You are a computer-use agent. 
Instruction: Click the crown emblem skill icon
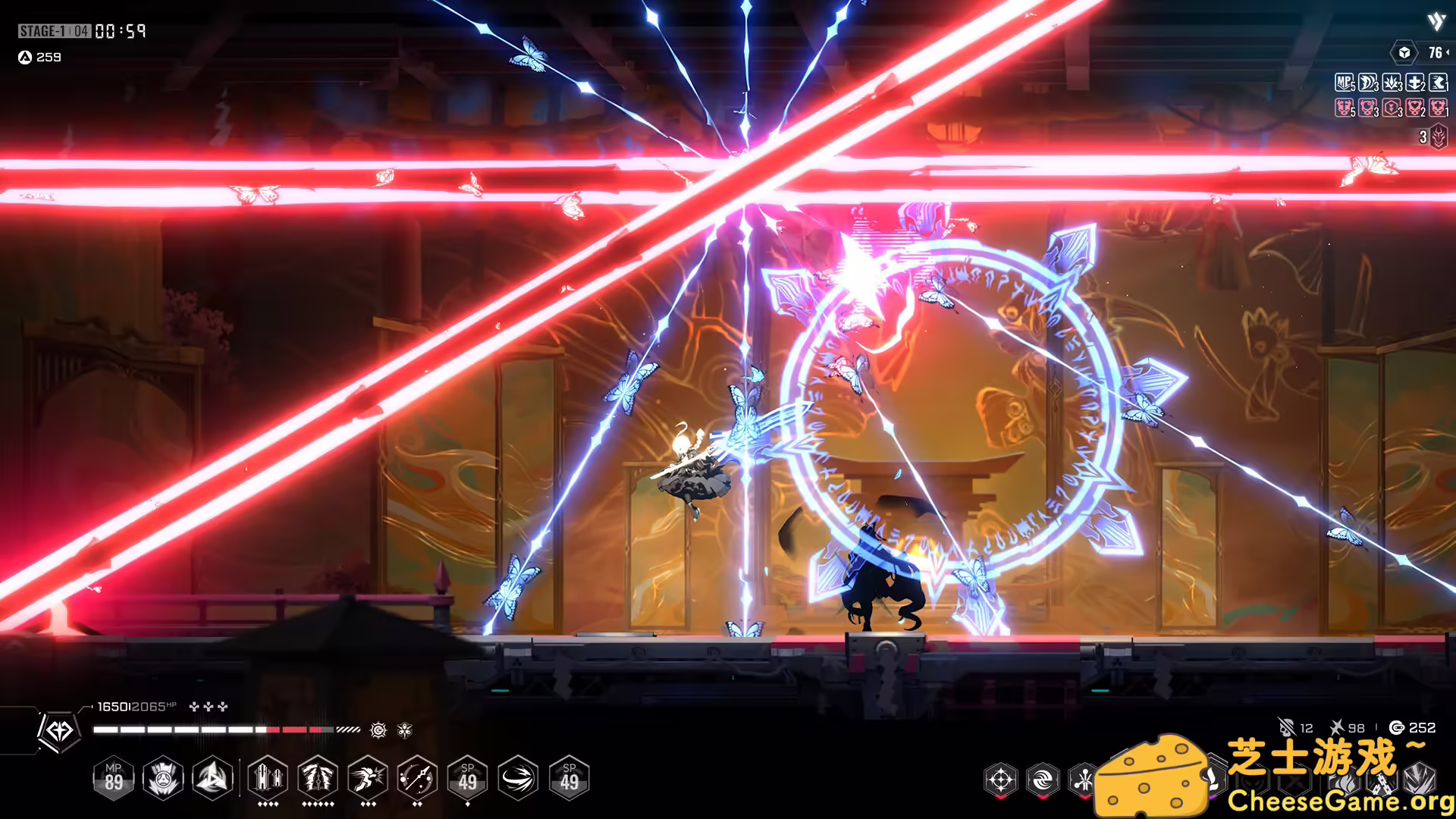click(162, 779)
